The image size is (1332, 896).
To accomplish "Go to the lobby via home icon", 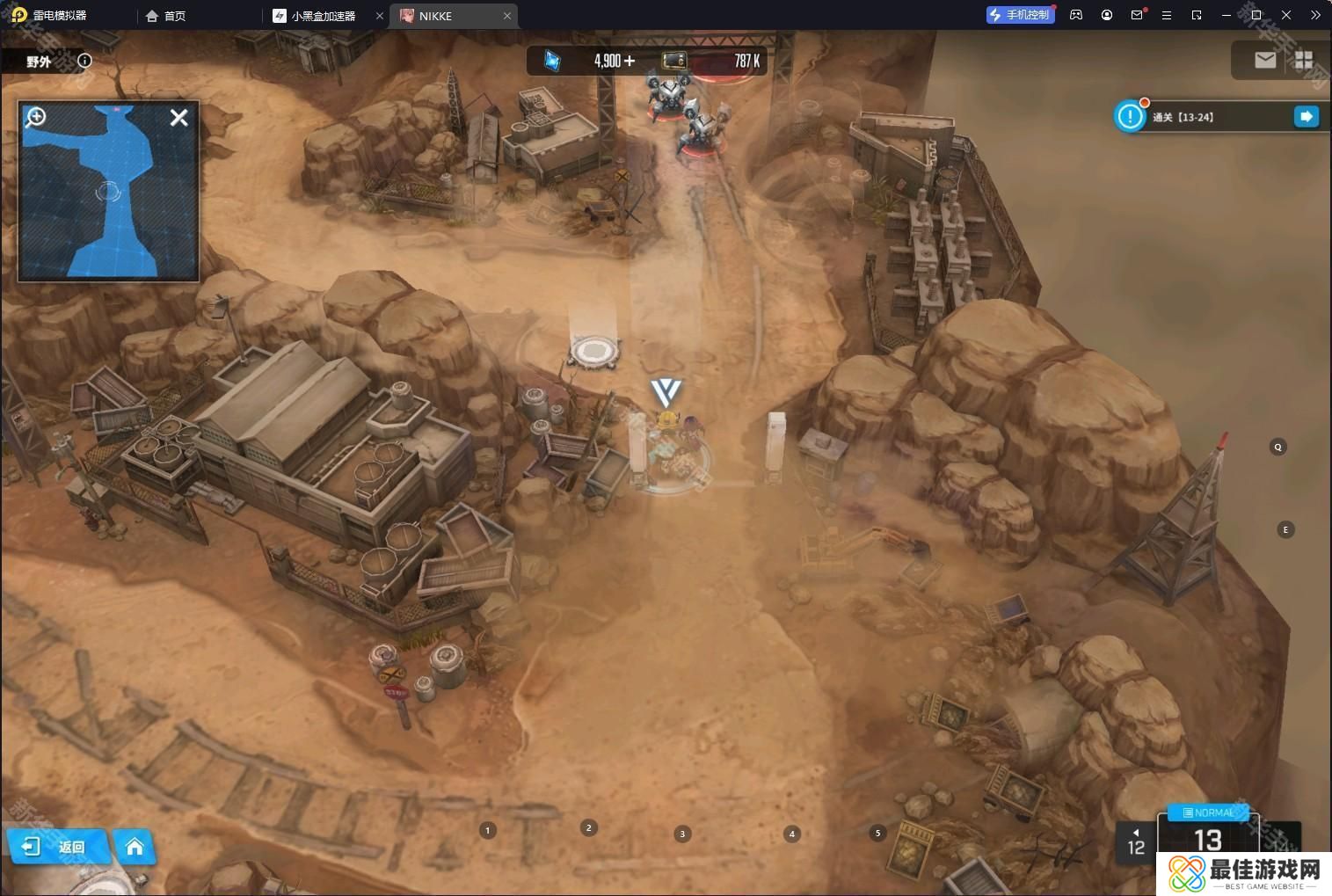I will coord(135,847).
